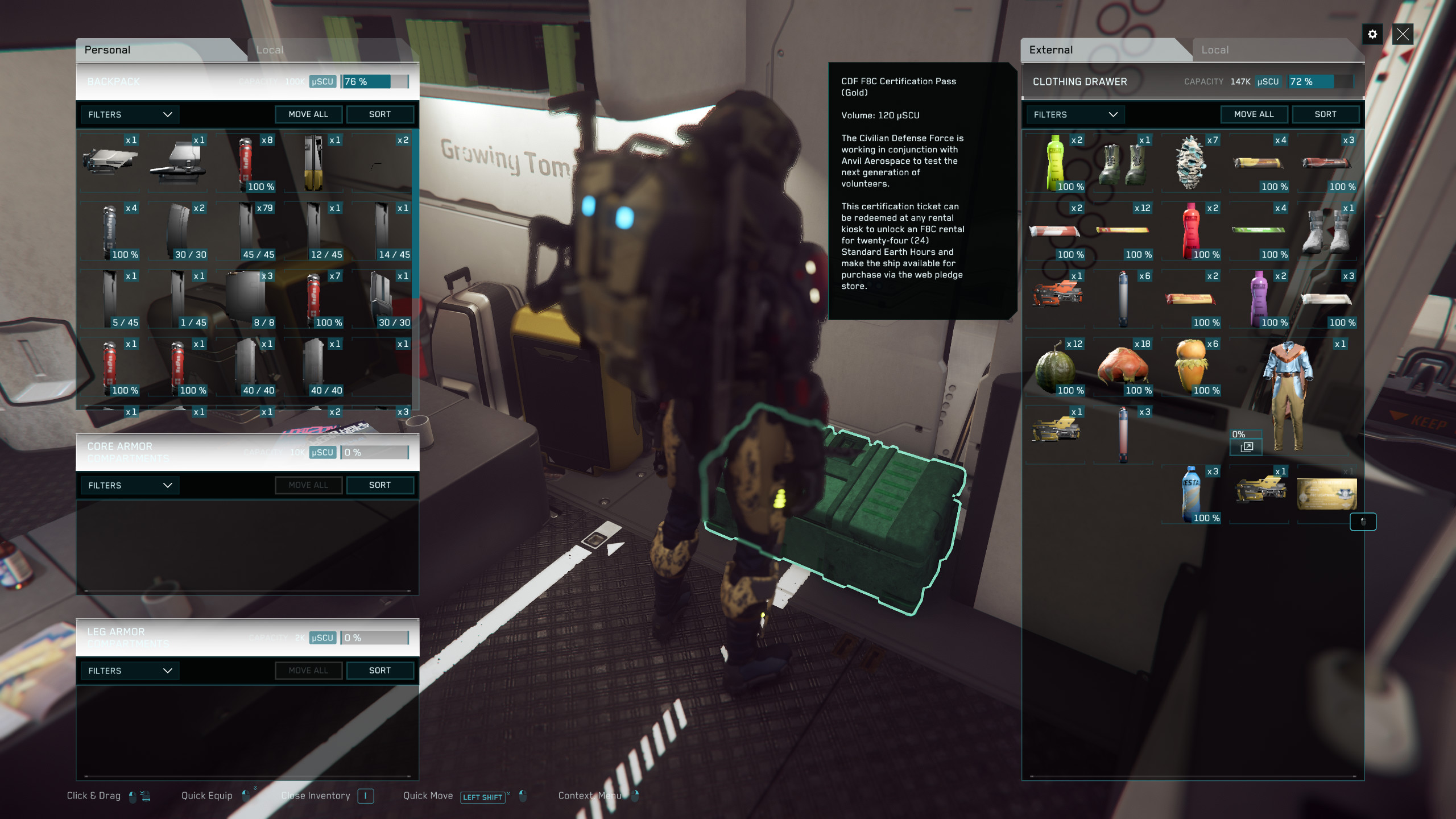Close the inventory with the X button

[1403, 35]
